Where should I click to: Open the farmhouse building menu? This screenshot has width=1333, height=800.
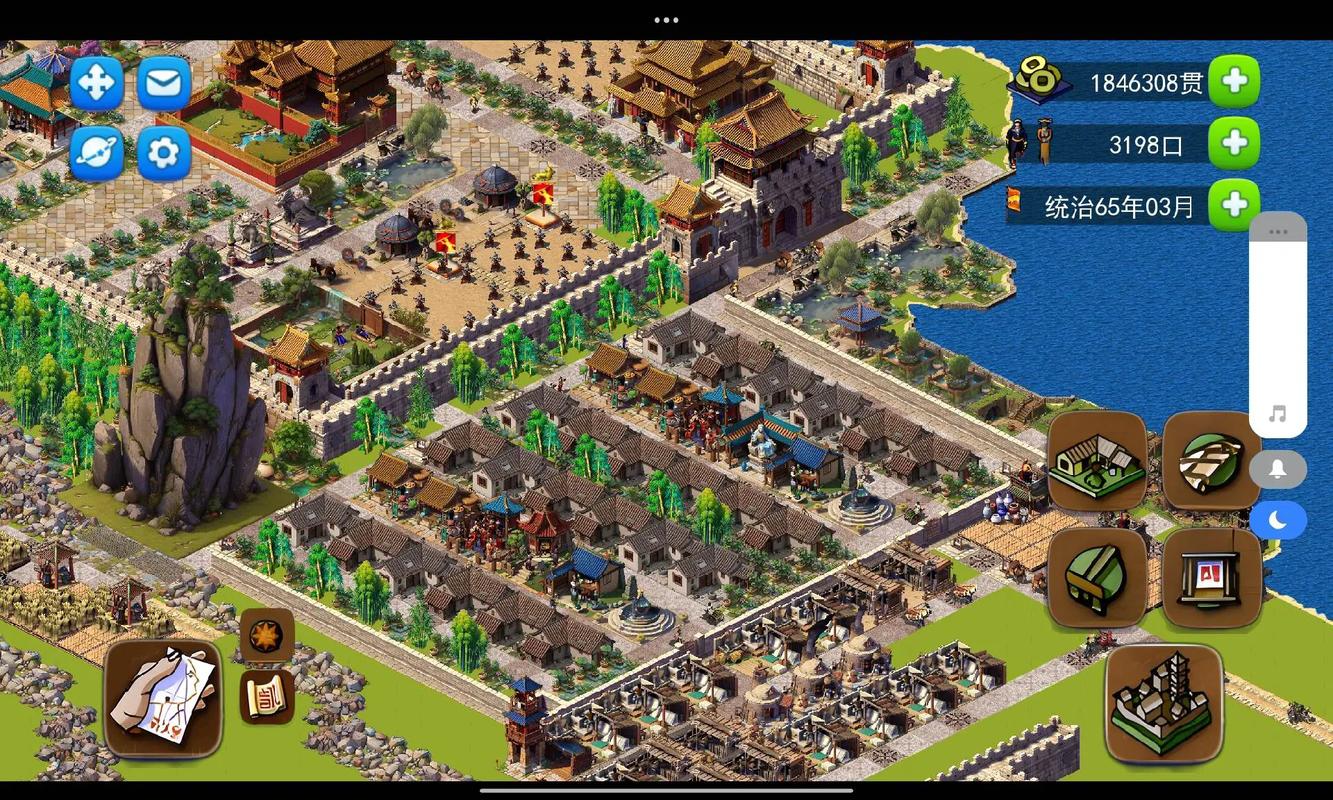tap(1097, 462)
